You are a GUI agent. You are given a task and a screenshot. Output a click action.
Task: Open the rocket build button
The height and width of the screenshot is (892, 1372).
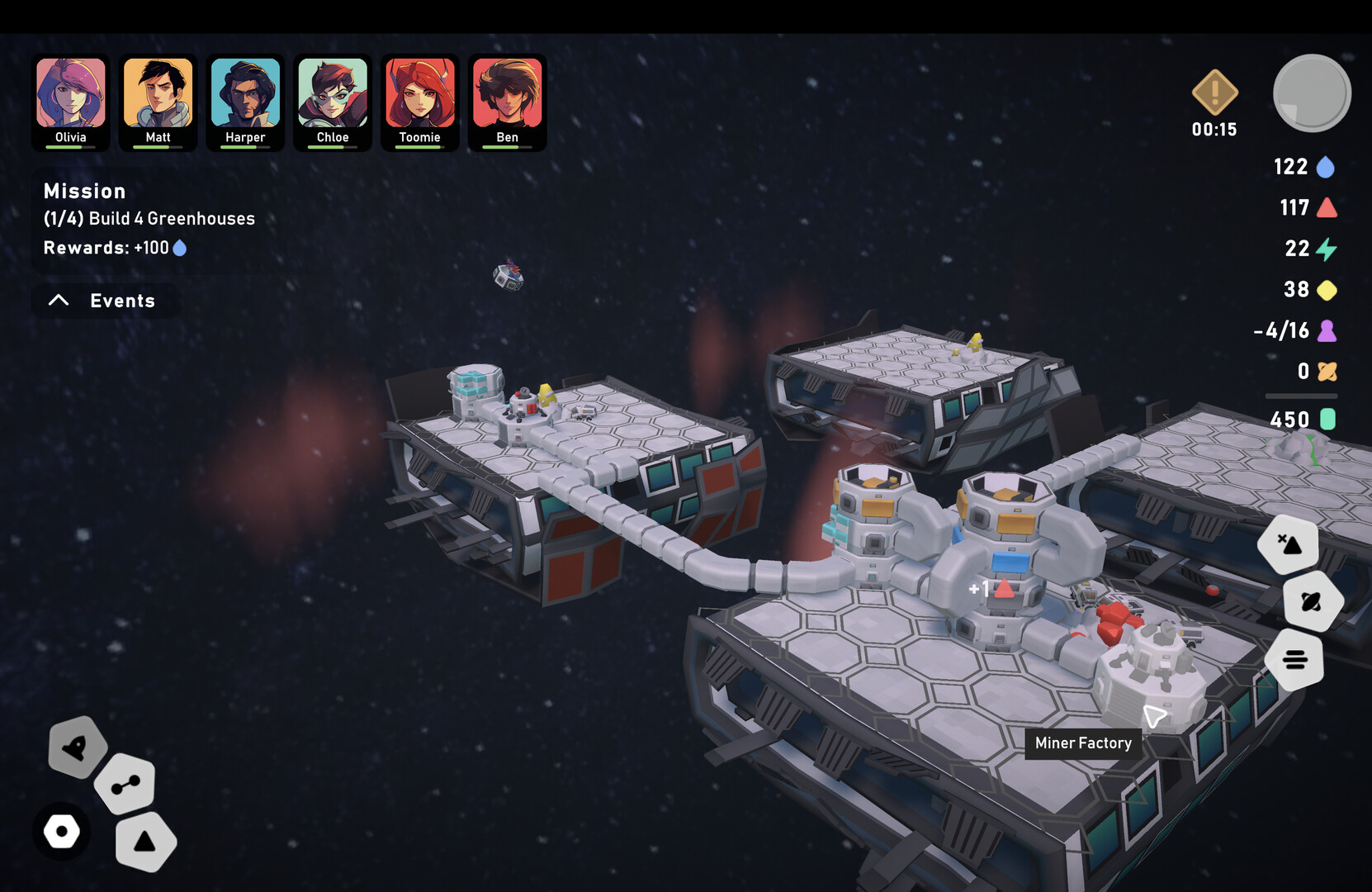pos(77,747)
